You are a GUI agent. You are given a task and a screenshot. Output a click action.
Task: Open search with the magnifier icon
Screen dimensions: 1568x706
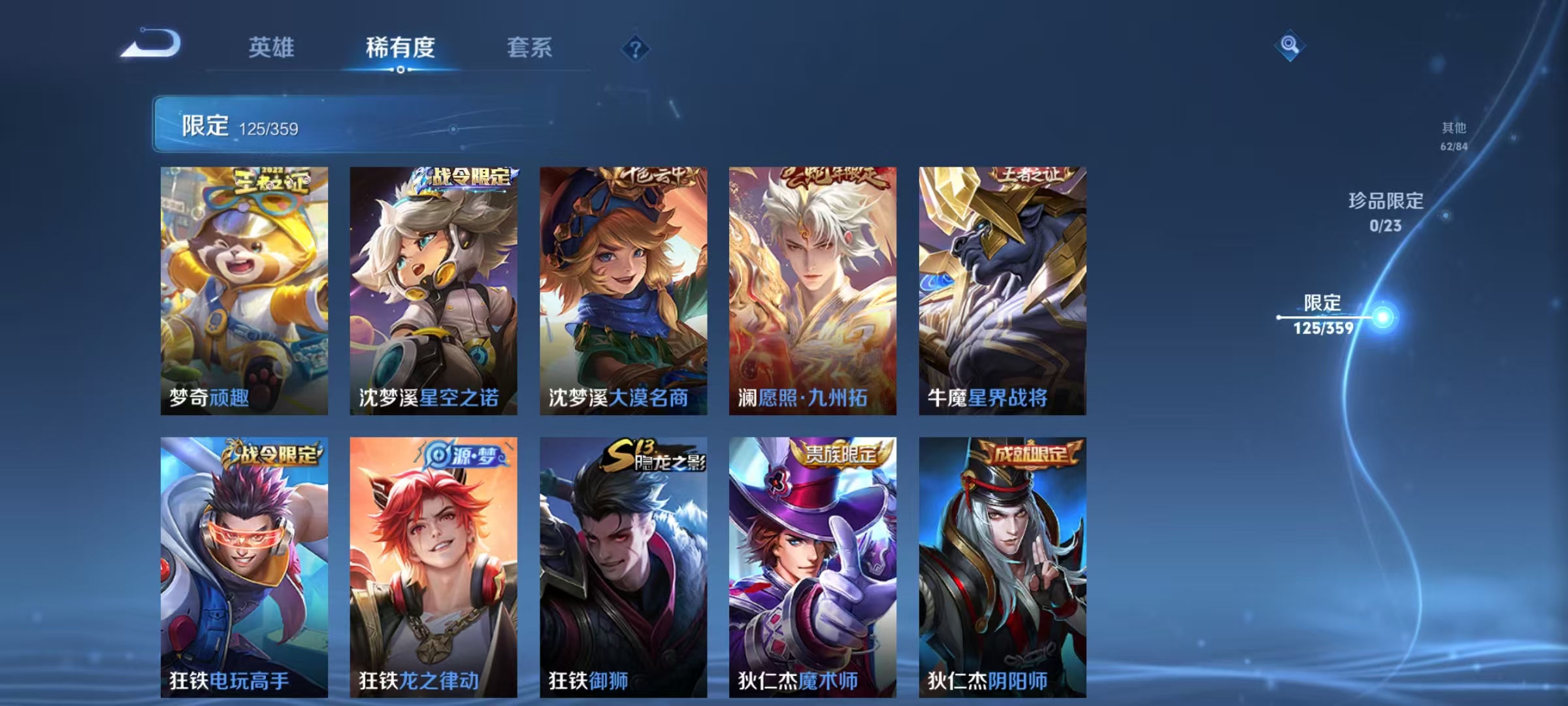pyautogui.click(x=1288, y=46)
